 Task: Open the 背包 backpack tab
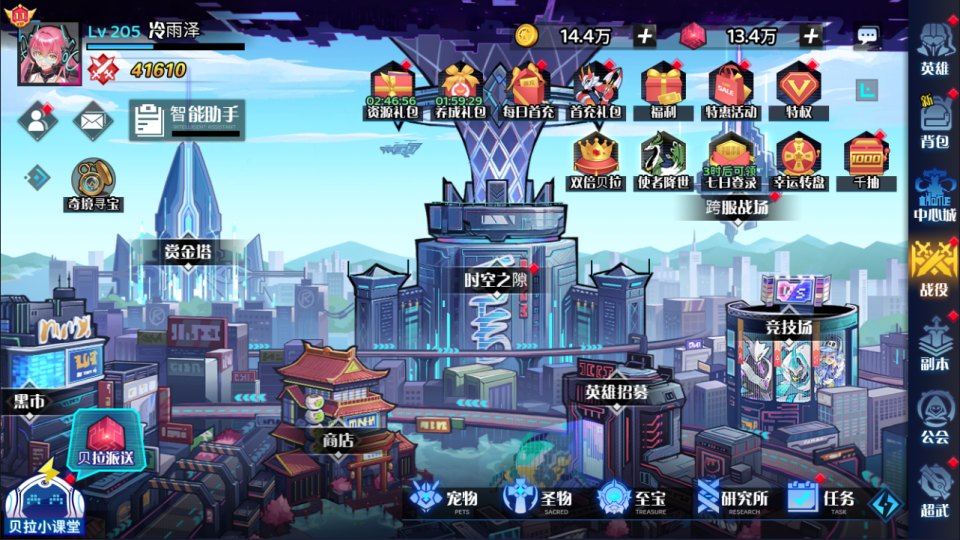pyautogui.click(x=934, y=120)
